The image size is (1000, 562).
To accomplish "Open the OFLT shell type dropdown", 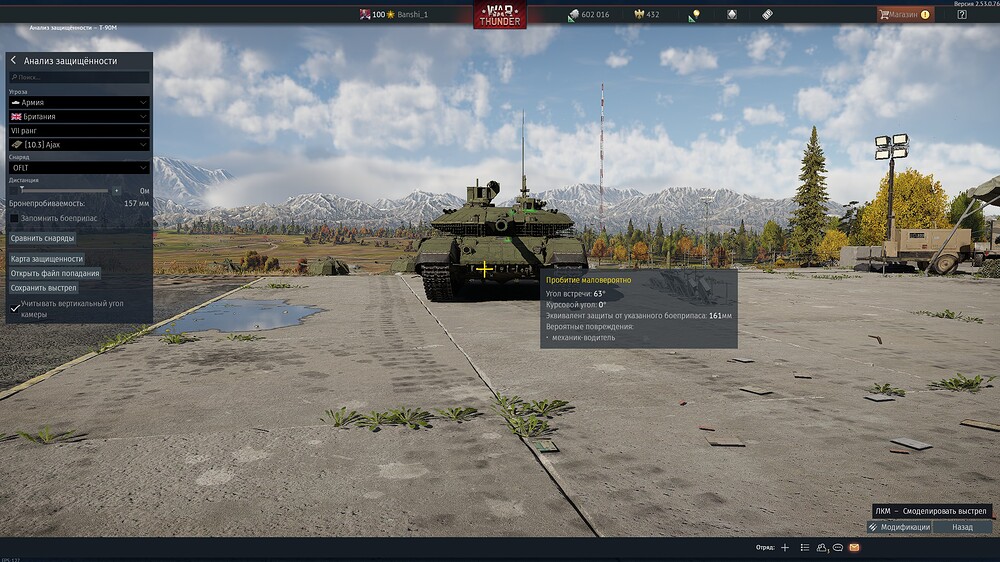I will tap(79, 168).
